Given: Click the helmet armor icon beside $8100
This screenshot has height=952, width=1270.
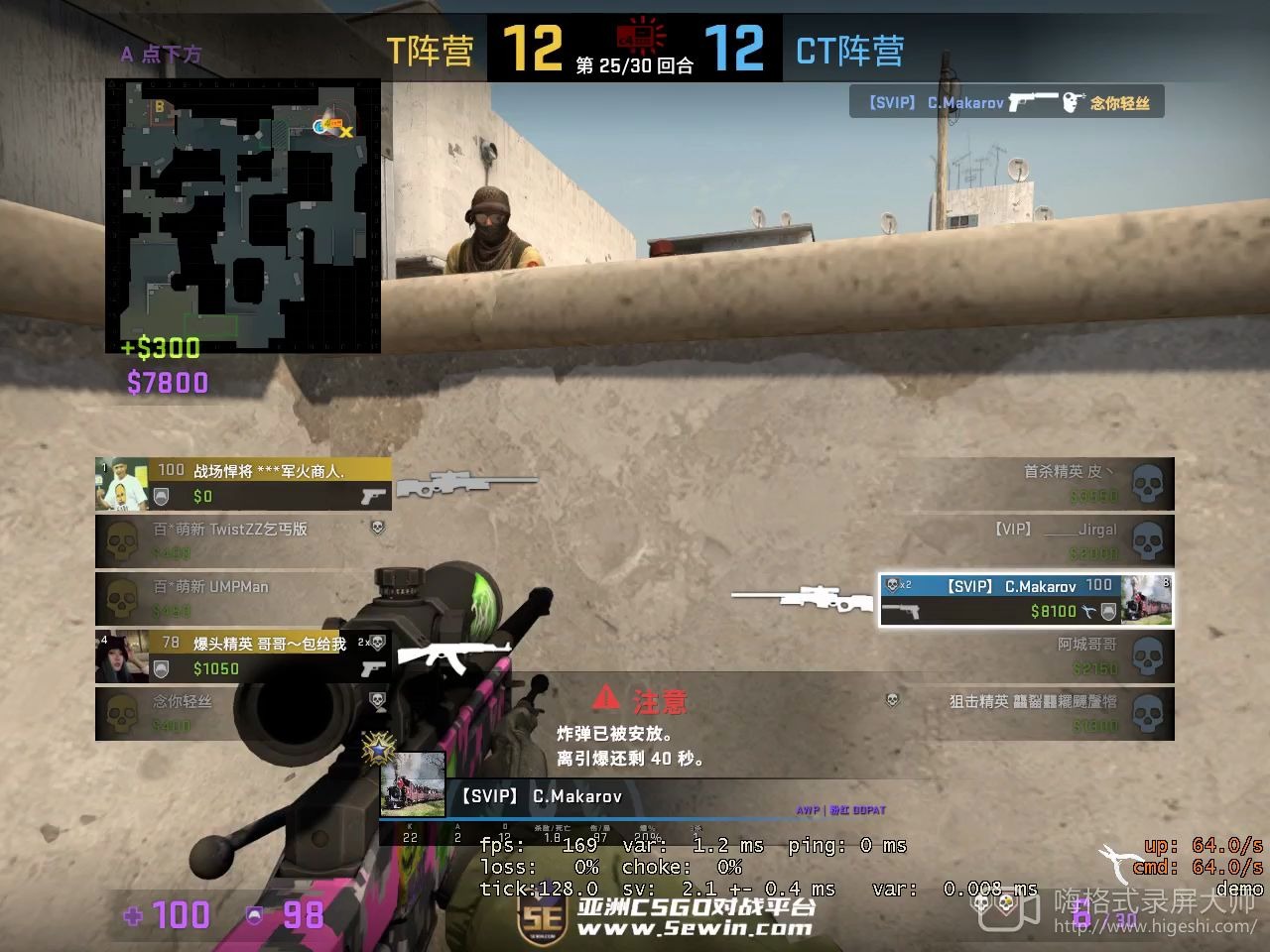Looking at the screenshot, I should pos(1108,612).
